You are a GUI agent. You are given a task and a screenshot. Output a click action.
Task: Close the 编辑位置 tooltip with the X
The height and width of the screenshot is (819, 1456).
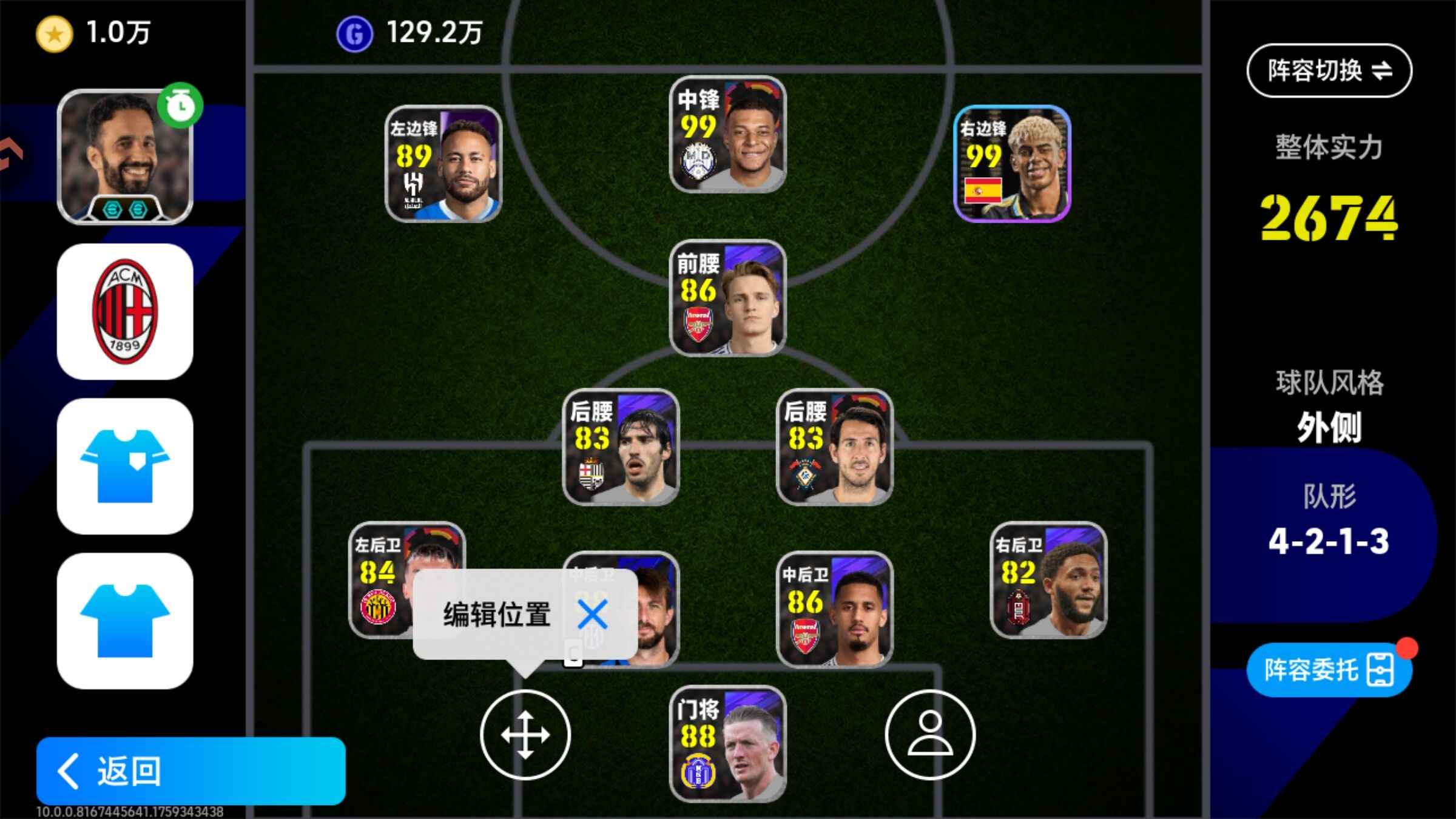coord(592,614)
